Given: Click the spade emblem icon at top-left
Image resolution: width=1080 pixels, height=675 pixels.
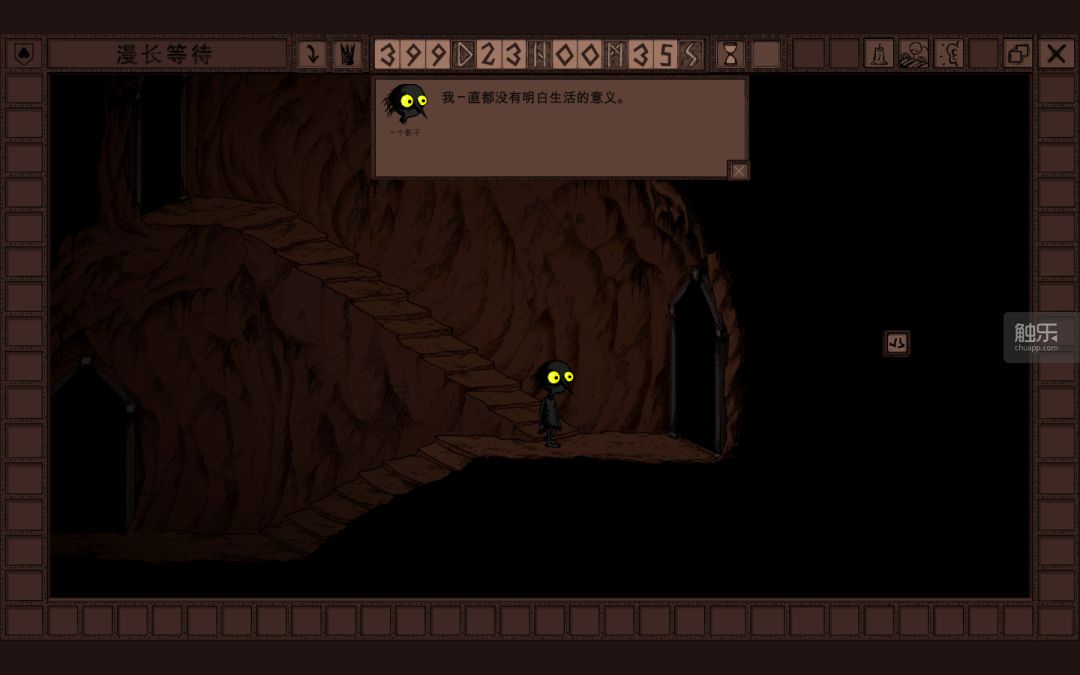Looking at the screenshot, I should [x=24, y=54].
